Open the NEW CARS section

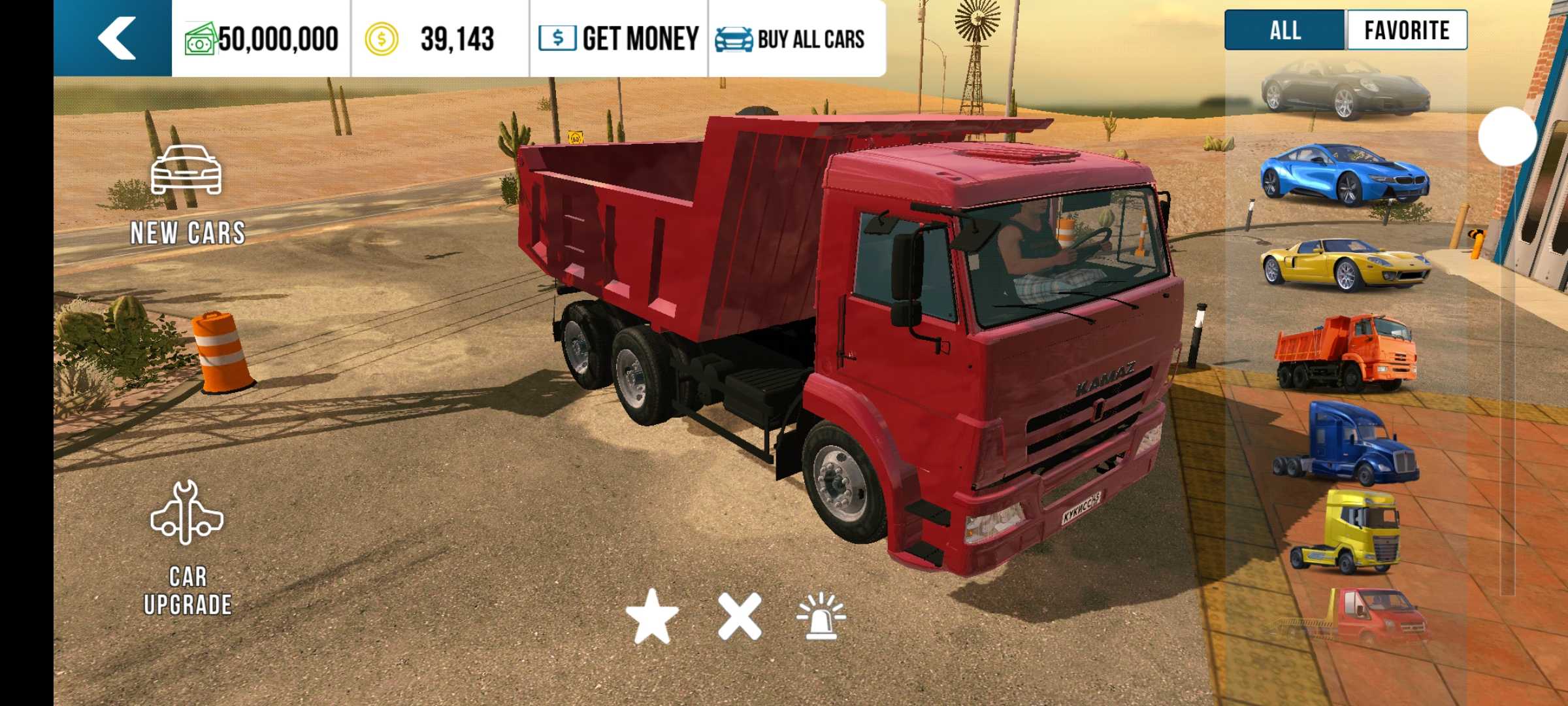point(188,193)
